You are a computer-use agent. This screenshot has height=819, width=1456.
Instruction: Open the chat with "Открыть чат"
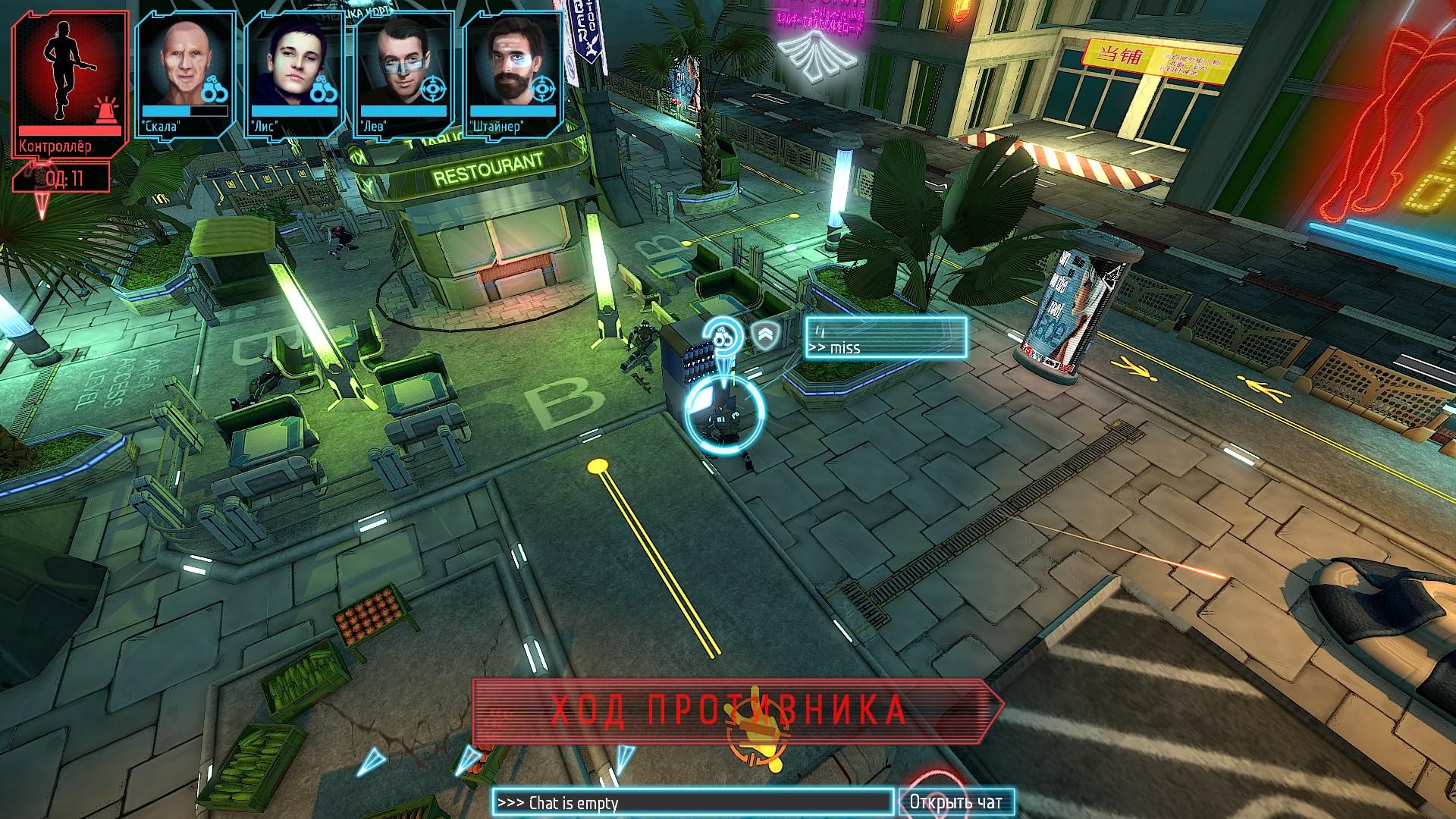point(955,802)
